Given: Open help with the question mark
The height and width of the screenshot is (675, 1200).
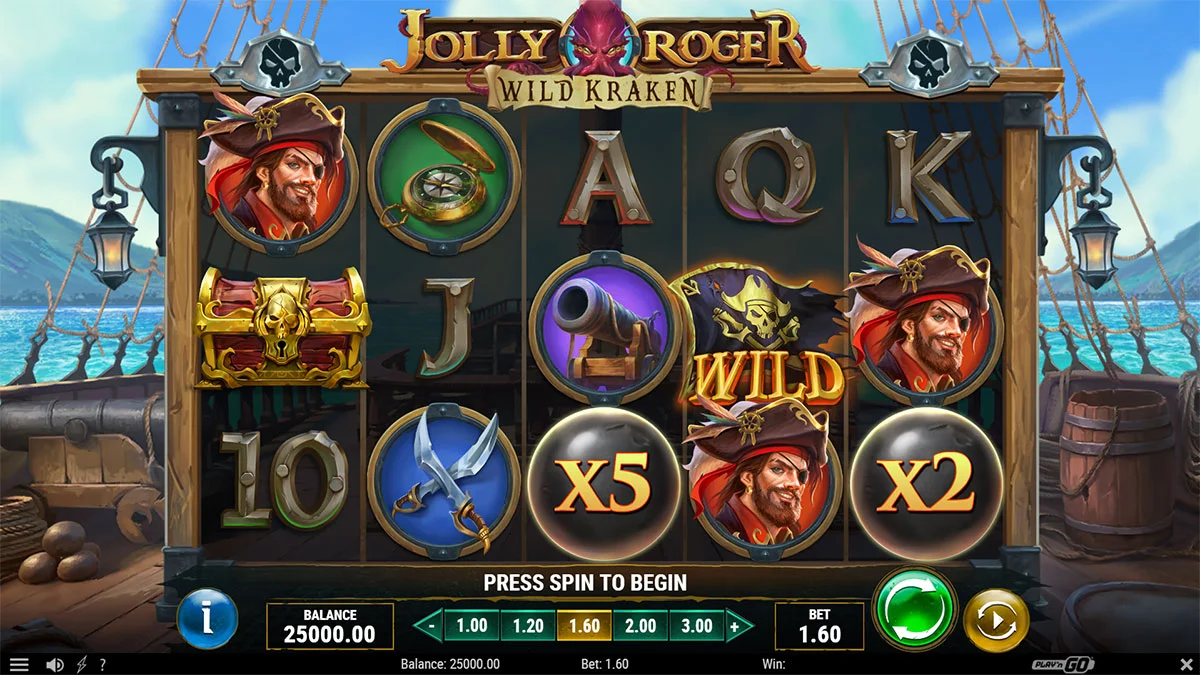Looking at the screenshot, I should (102, 664).
